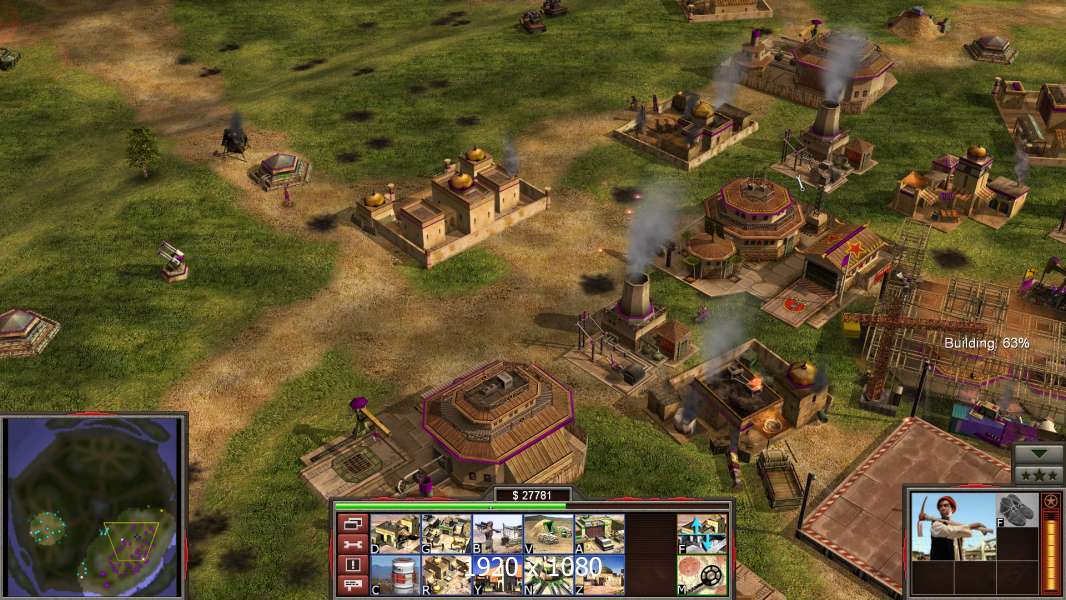Open the chat message button
Image resolution: width=1066 pixels, height=600 pixels.
click(352, 585)
